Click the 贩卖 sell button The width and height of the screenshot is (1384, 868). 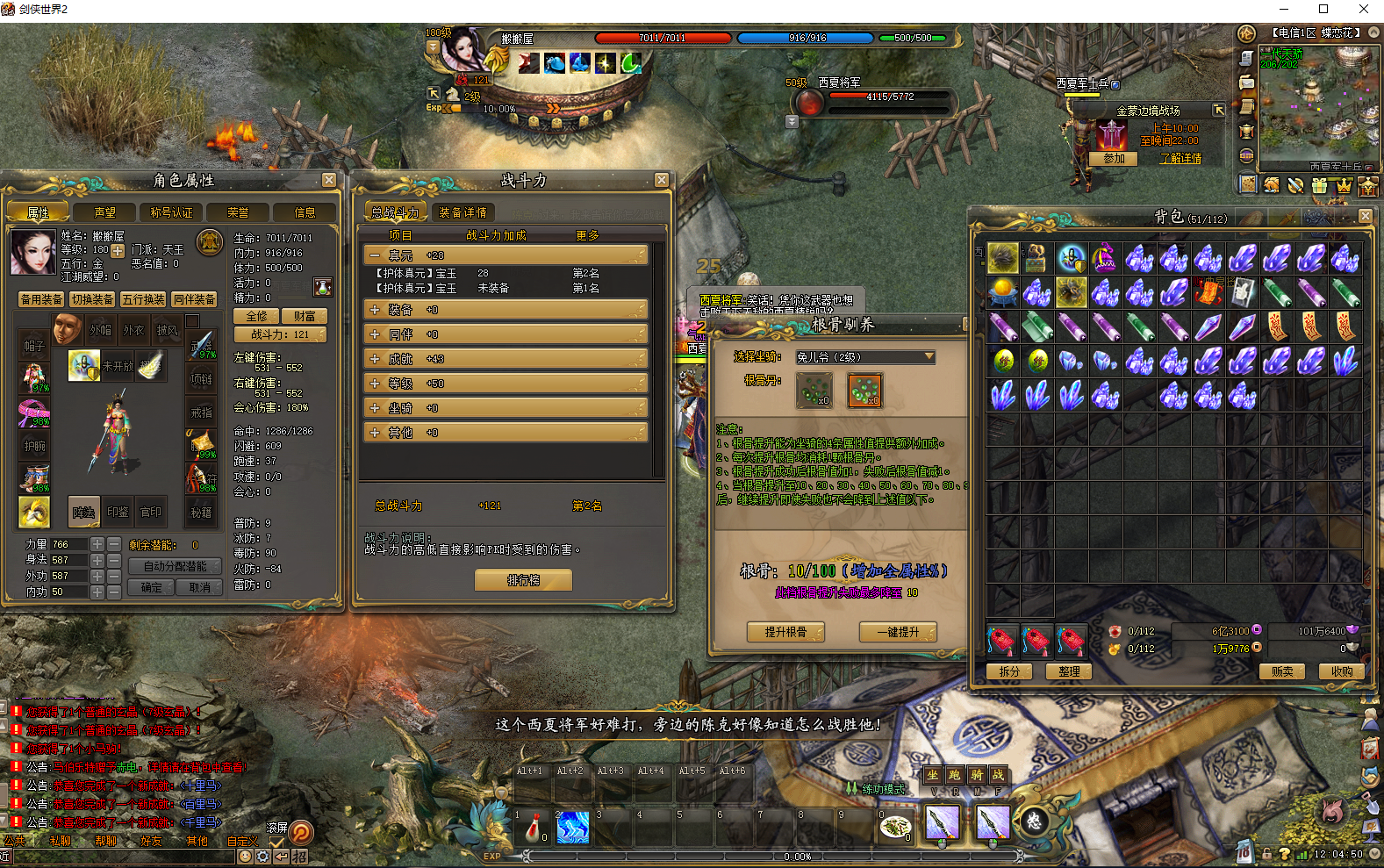pos(1282,671)
